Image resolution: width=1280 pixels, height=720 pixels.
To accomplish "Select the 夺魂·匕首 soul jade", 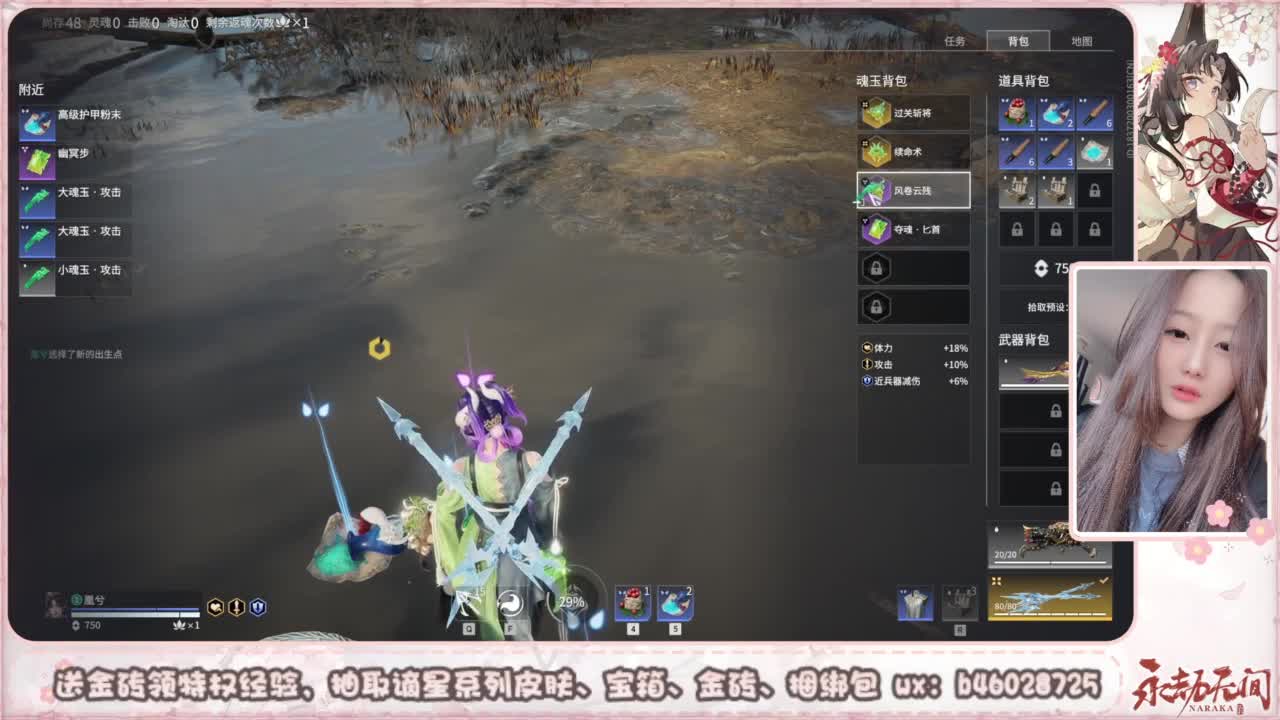I will (x=912, y=229).
